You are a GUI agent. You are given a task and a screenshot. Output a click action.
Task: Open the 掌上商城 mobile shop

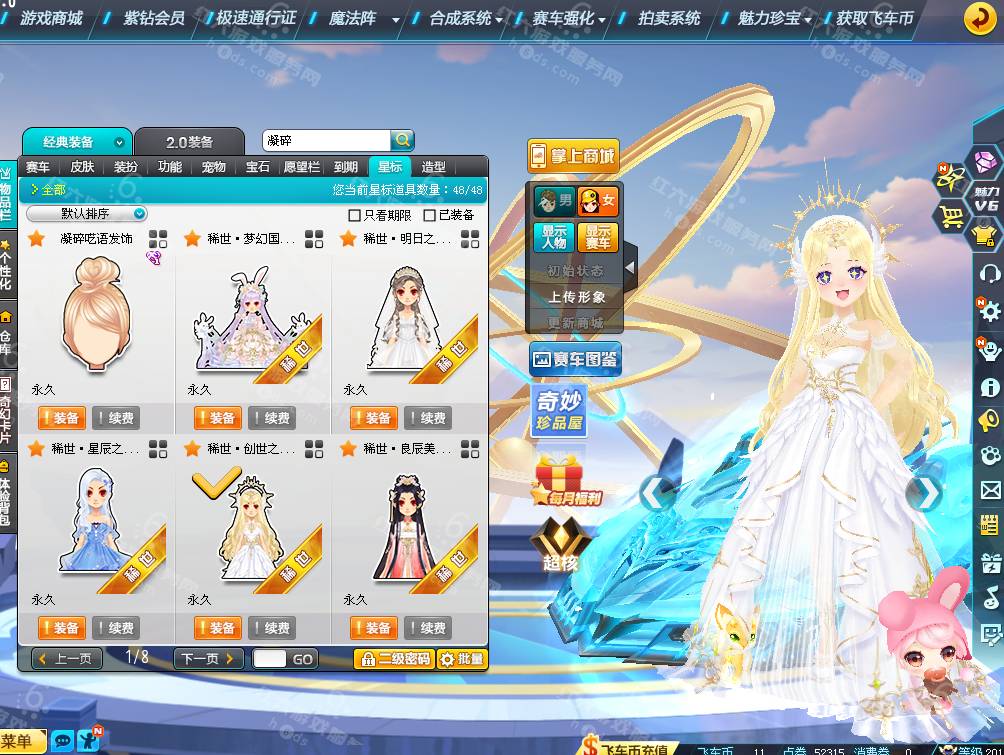[573, 156]
